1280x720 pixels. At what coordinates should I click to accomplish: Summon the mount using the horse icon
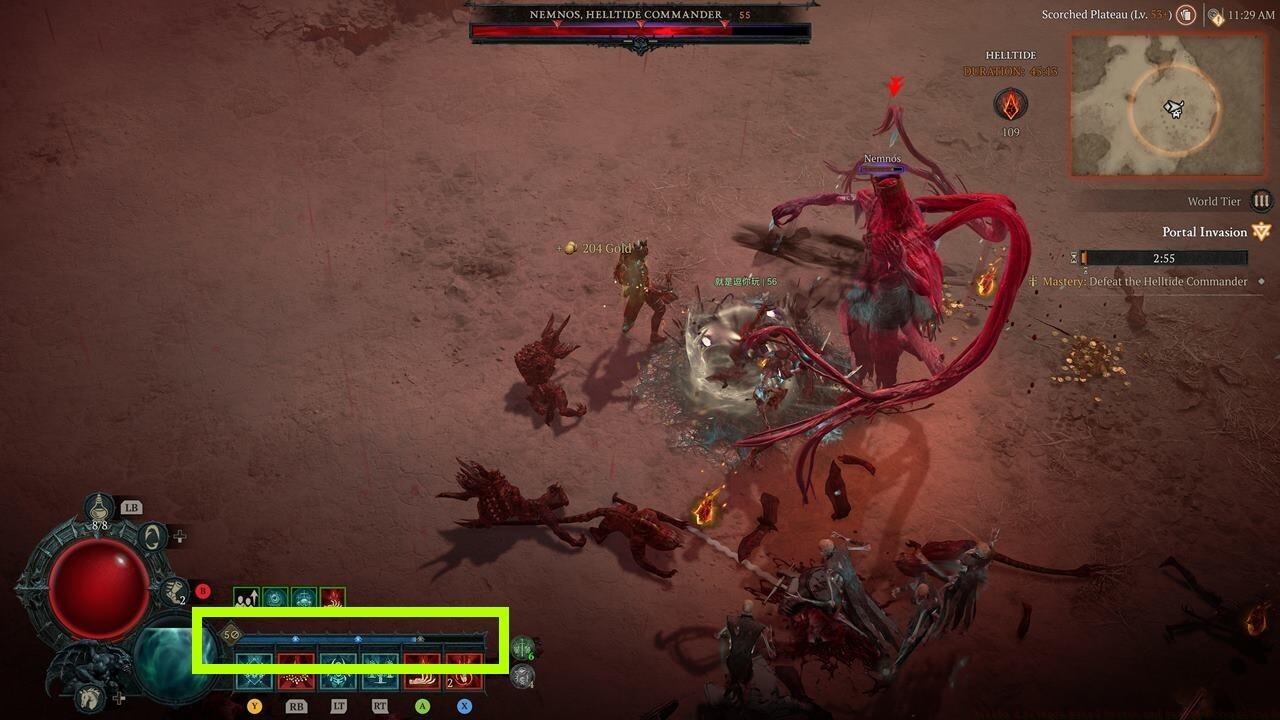point(90,698)
